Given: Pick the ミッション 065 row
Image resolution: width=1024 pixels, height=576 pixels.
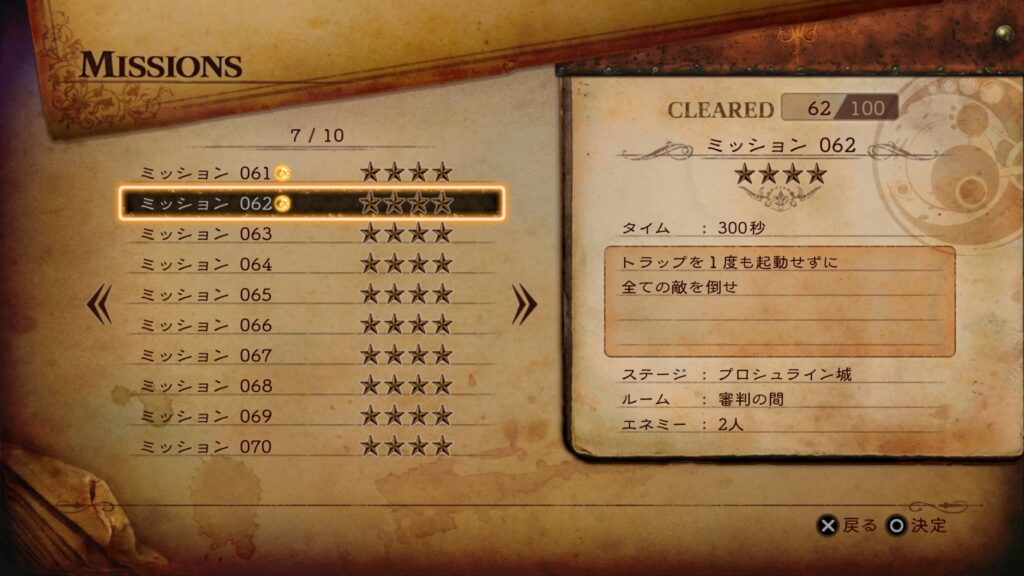Looking at the screenshot, I should 310,295.
